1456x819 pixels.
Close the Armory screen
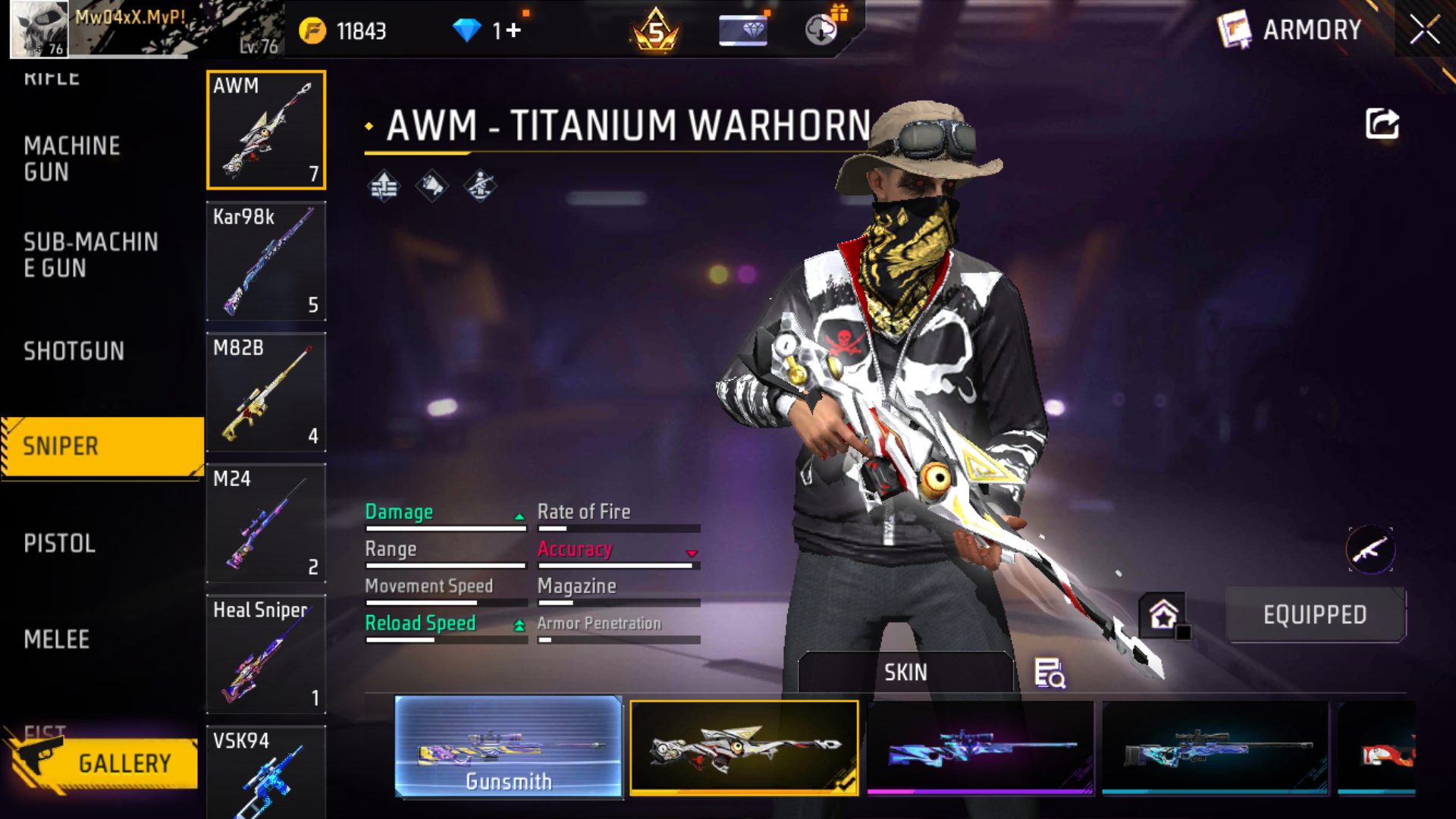[1424, 30]
